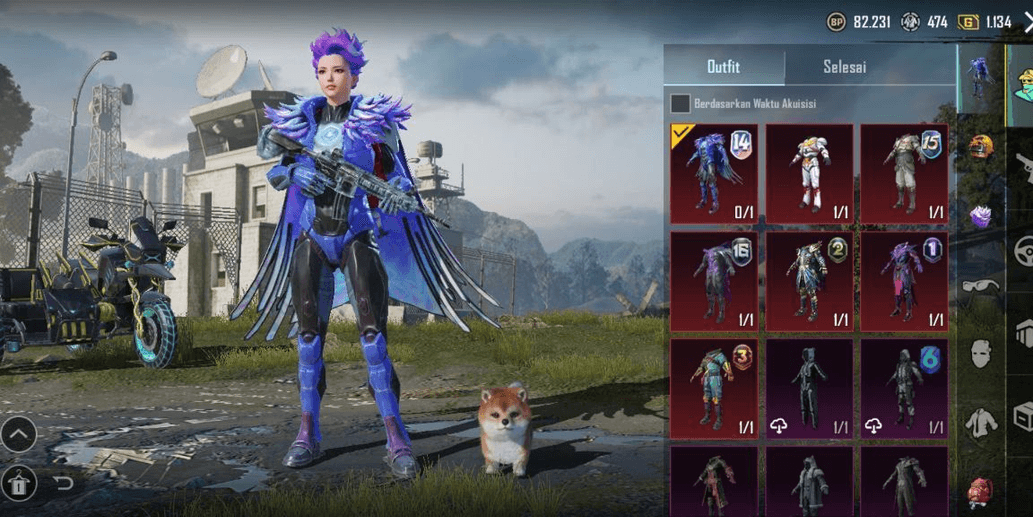Choose the outfit with the number 3 badge

714,388
